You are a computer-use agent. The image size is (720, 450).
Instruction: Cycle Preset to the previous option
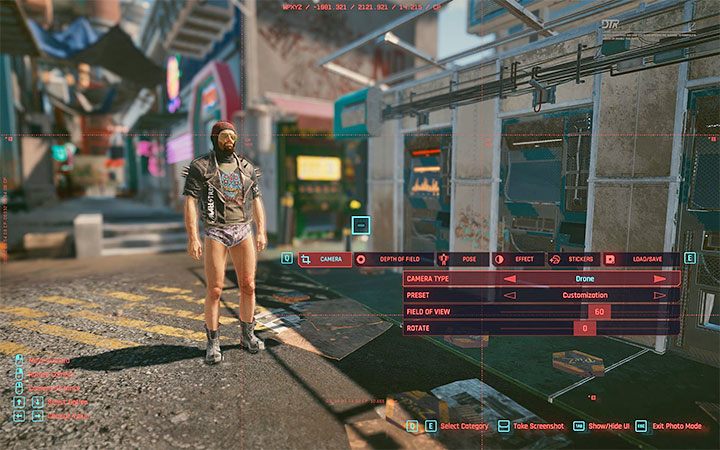tap(510, 295)
